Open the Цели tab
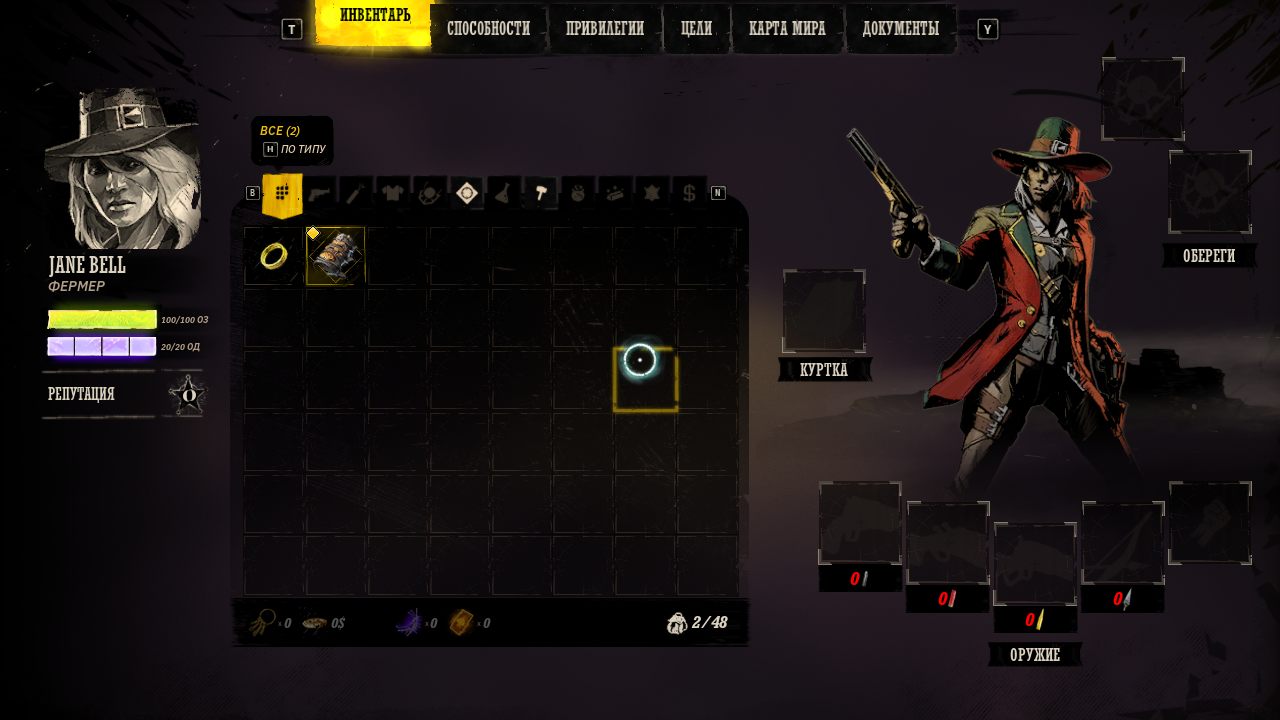Screen dimensions: 1280x720 pyautogui.click(x=696, y=29)
